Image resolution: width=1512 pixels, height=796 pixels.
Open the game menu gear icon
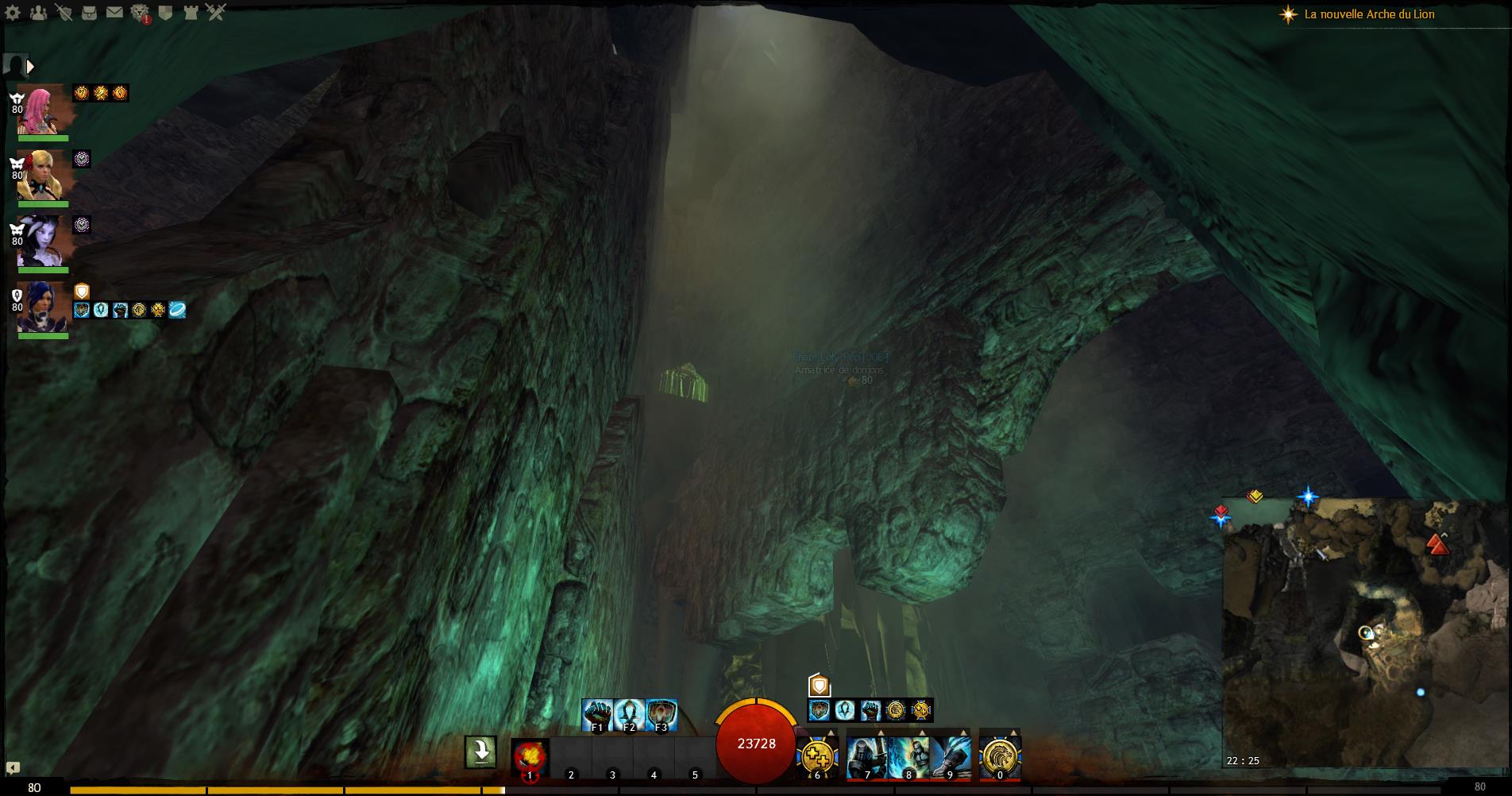[x=13, y=13]
